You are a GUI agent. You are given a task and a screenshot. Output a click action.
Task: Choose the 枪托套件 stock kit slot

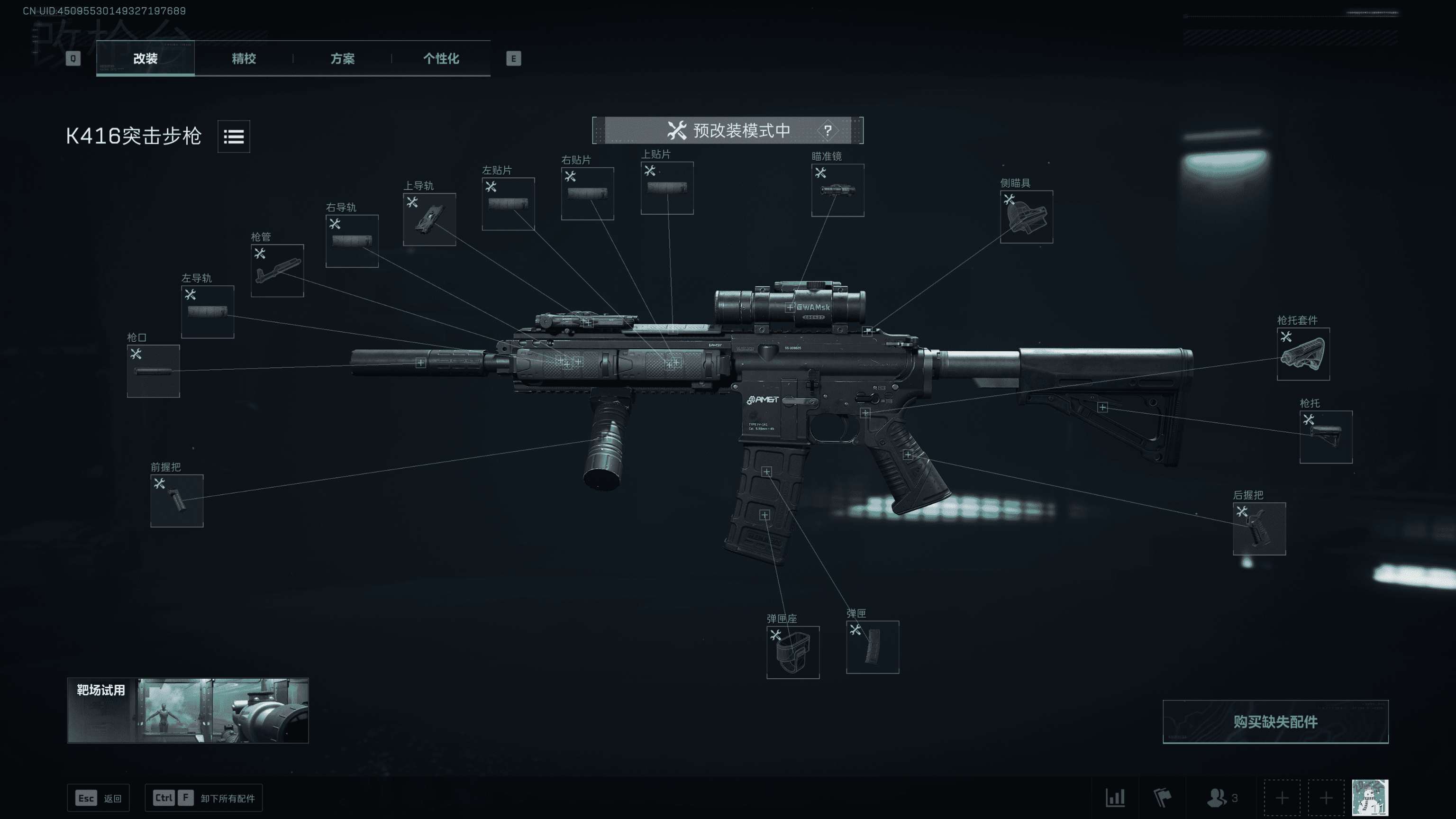1303,354
